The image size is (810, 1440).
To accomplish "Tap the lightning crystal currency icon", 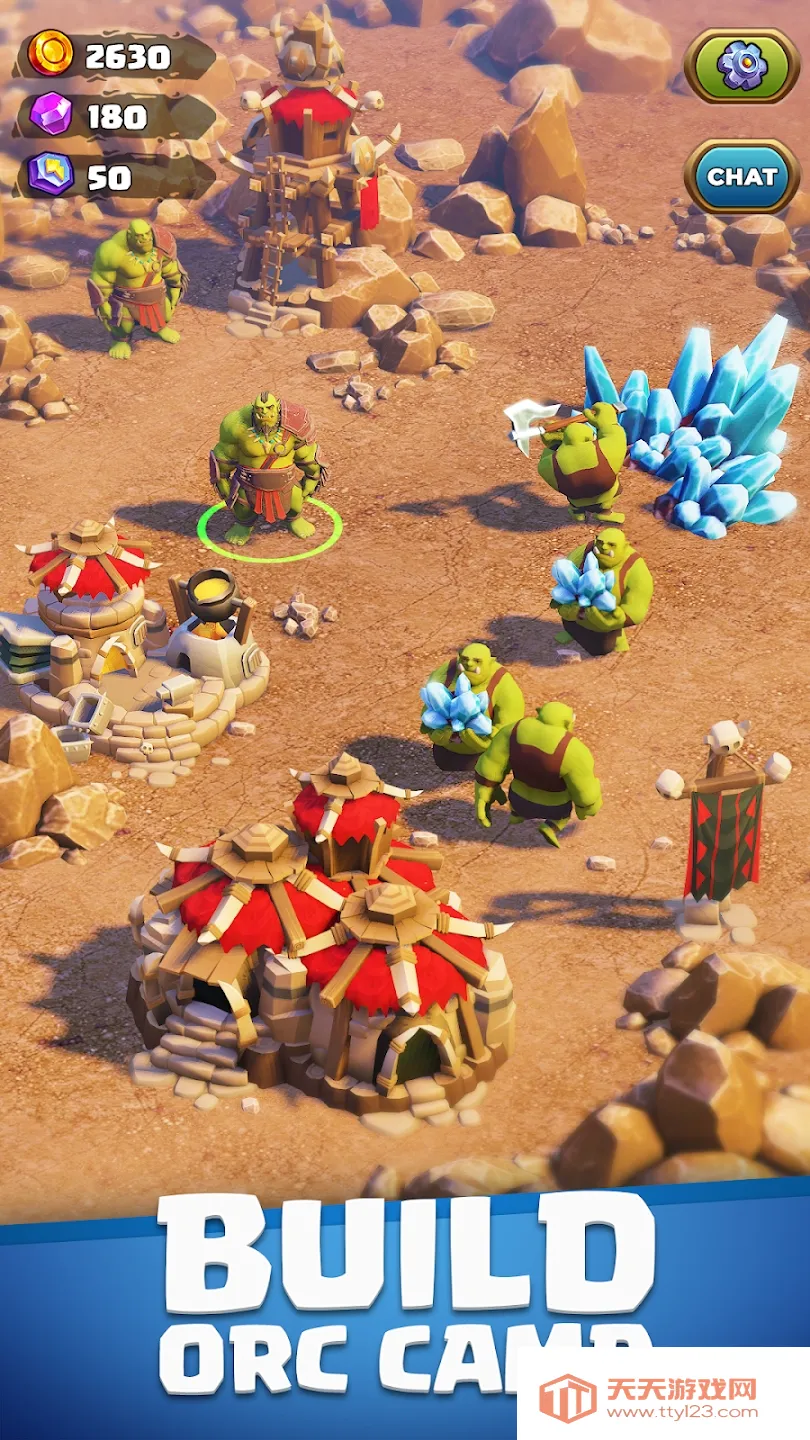I will click(50, 174).
